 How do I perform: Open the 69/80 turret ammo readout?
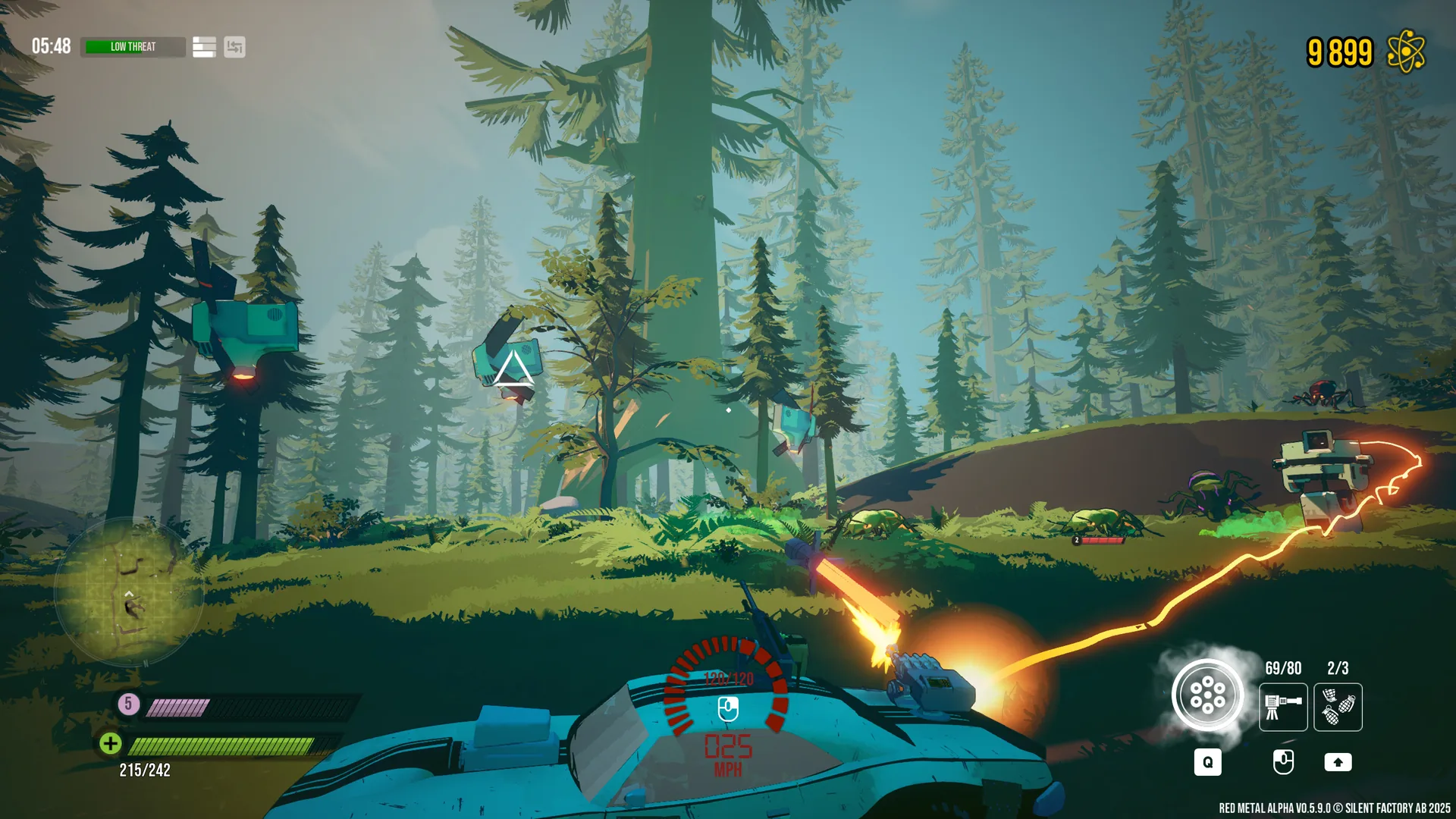click(x=1283, y=669)
